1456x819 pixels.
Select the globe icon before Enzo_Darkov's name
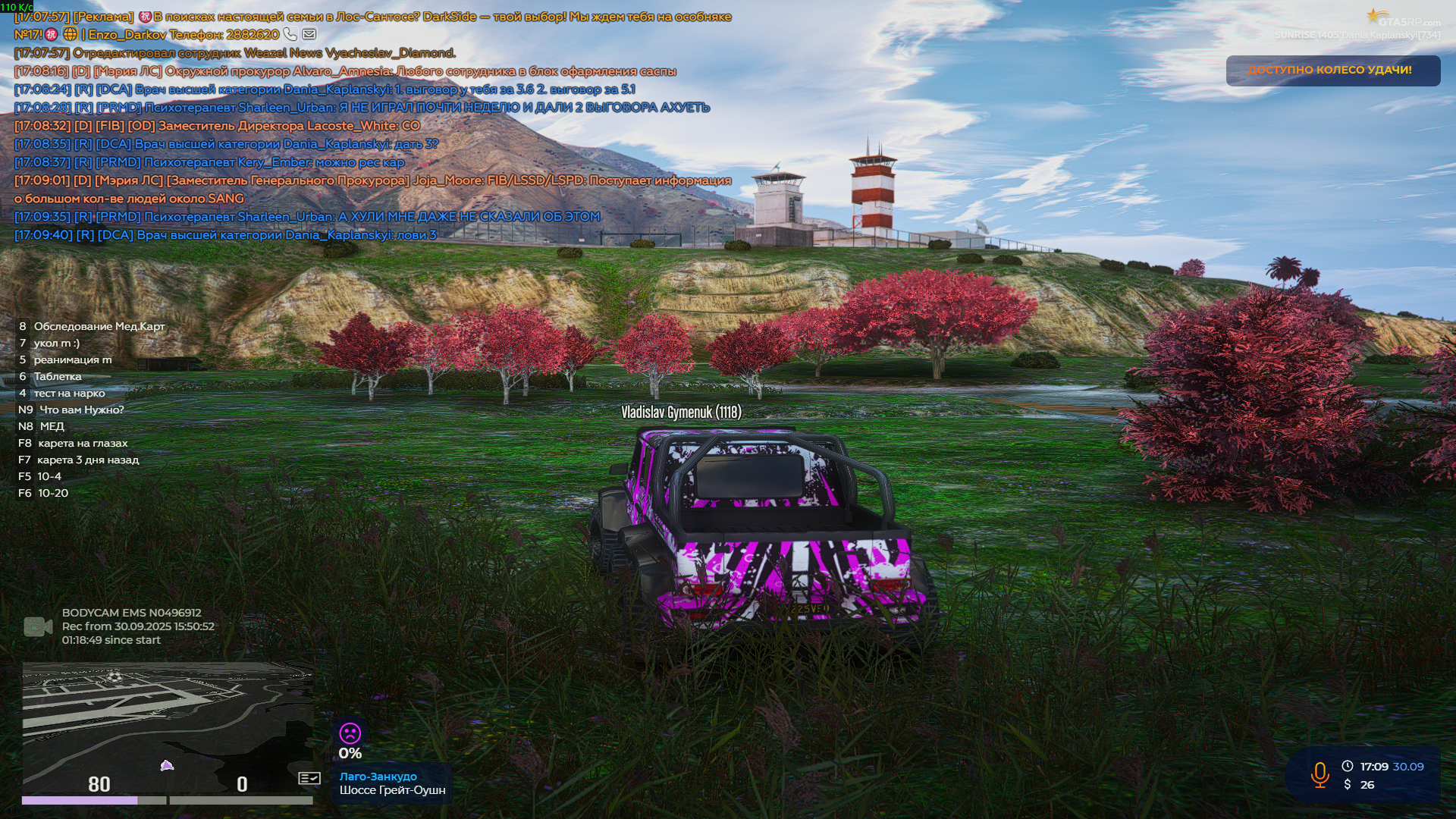(69, 34)
